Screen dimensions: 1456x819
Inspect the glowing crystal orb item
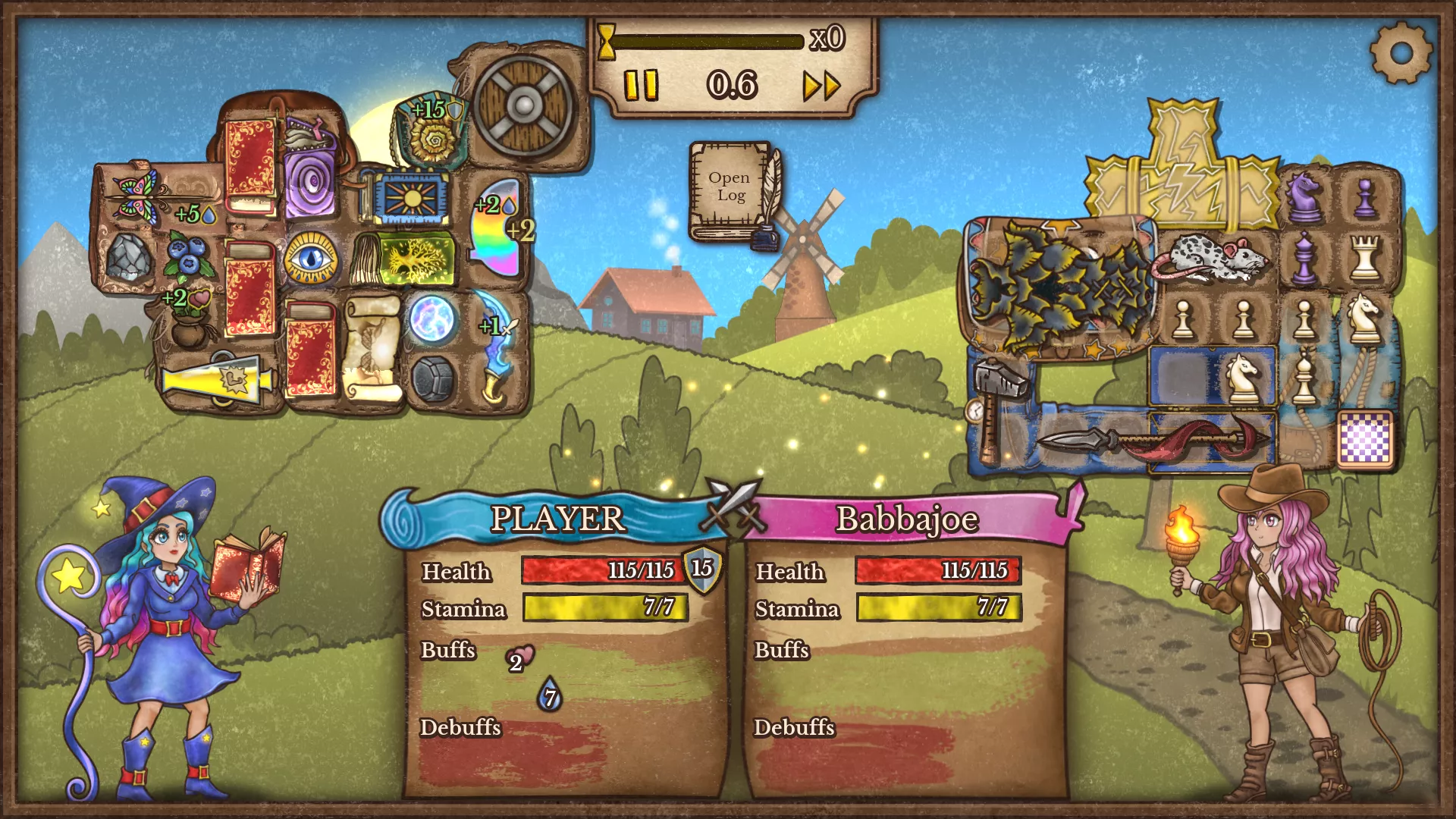click(432, 318)
